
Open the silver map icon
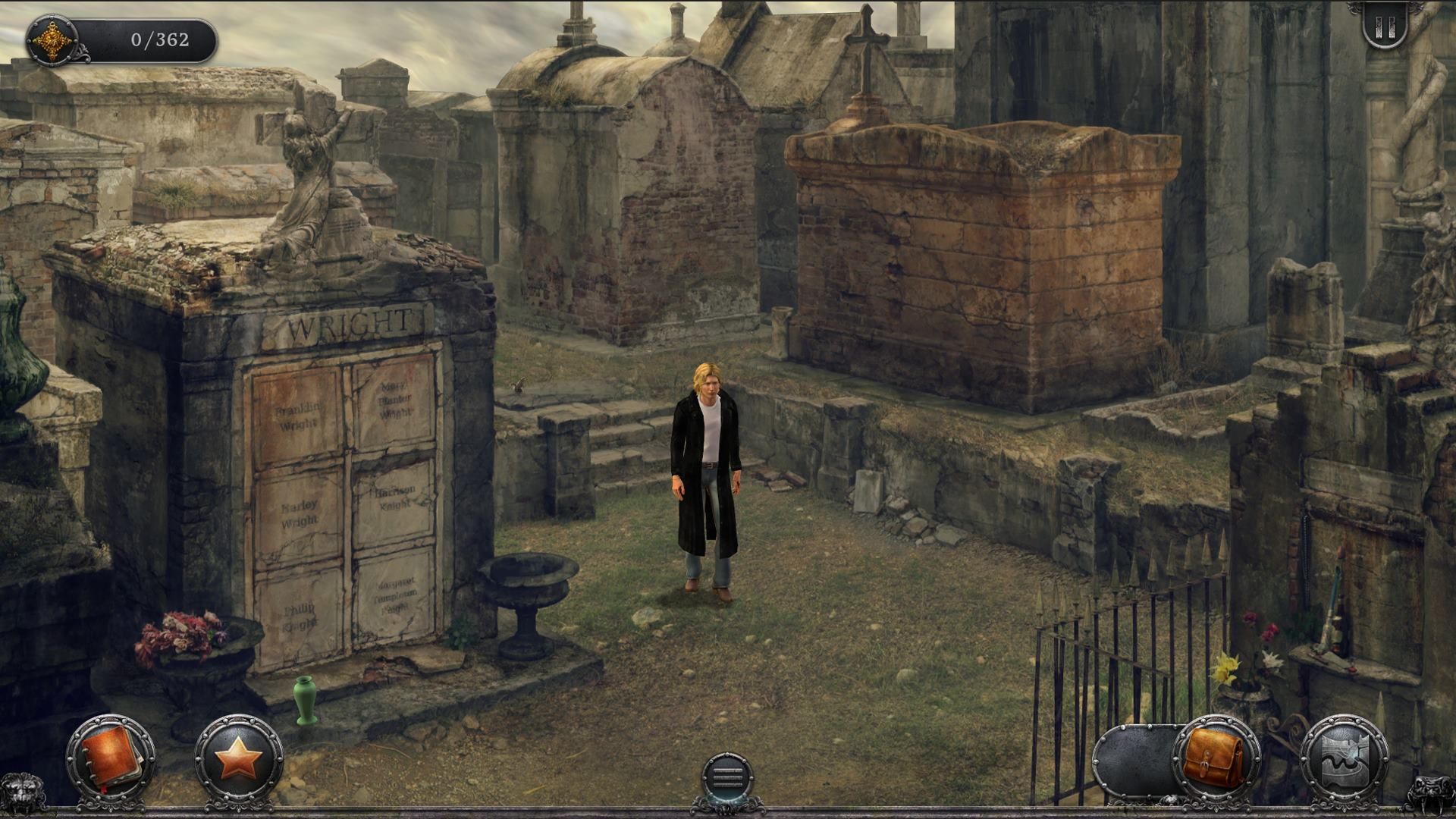(x=1344, y=758)
